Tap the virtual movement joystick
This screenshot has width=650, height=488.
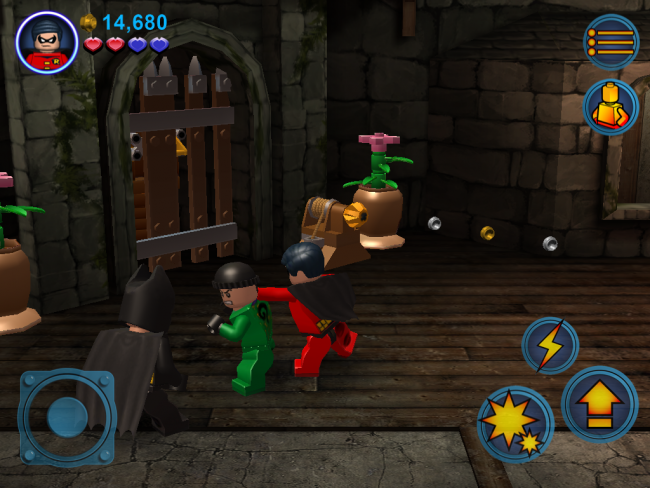(67, 417)
